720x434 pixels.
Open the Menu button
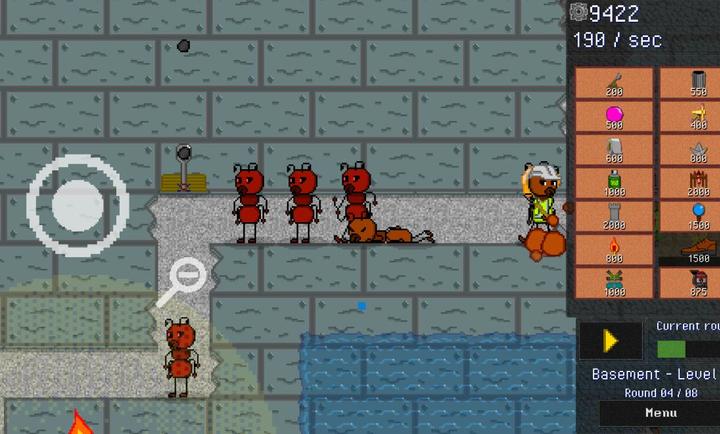(660, 413)
